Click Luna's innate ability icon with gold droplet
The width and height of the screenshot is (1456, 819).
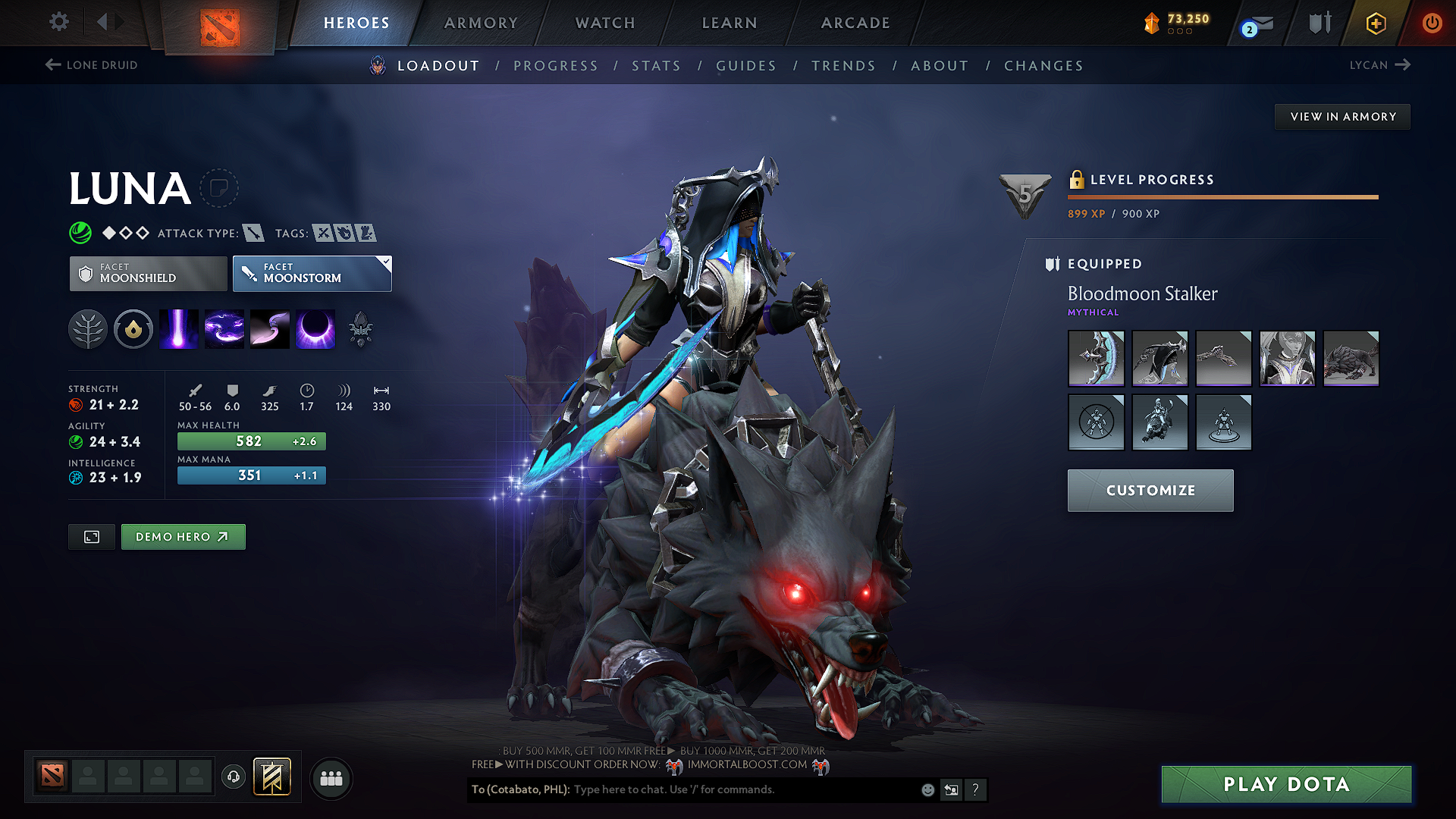tap(133, 328)
